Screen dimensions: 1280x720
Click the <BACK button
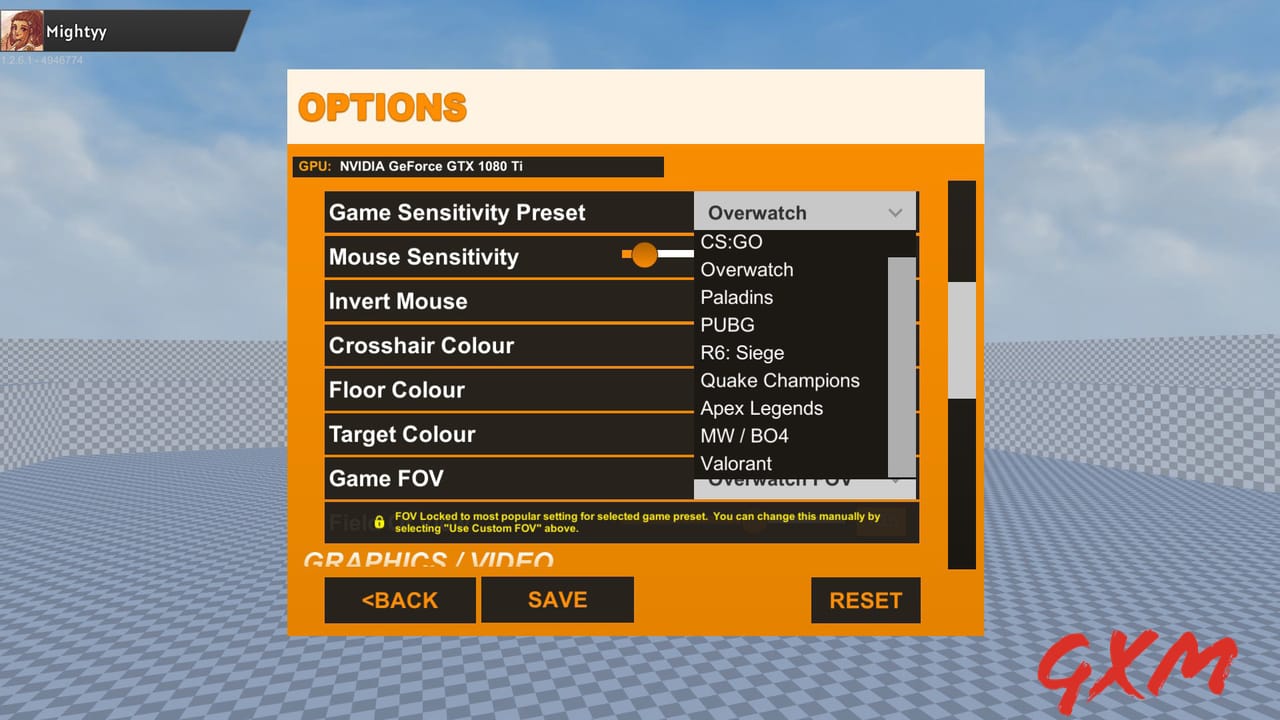(400, 600)
